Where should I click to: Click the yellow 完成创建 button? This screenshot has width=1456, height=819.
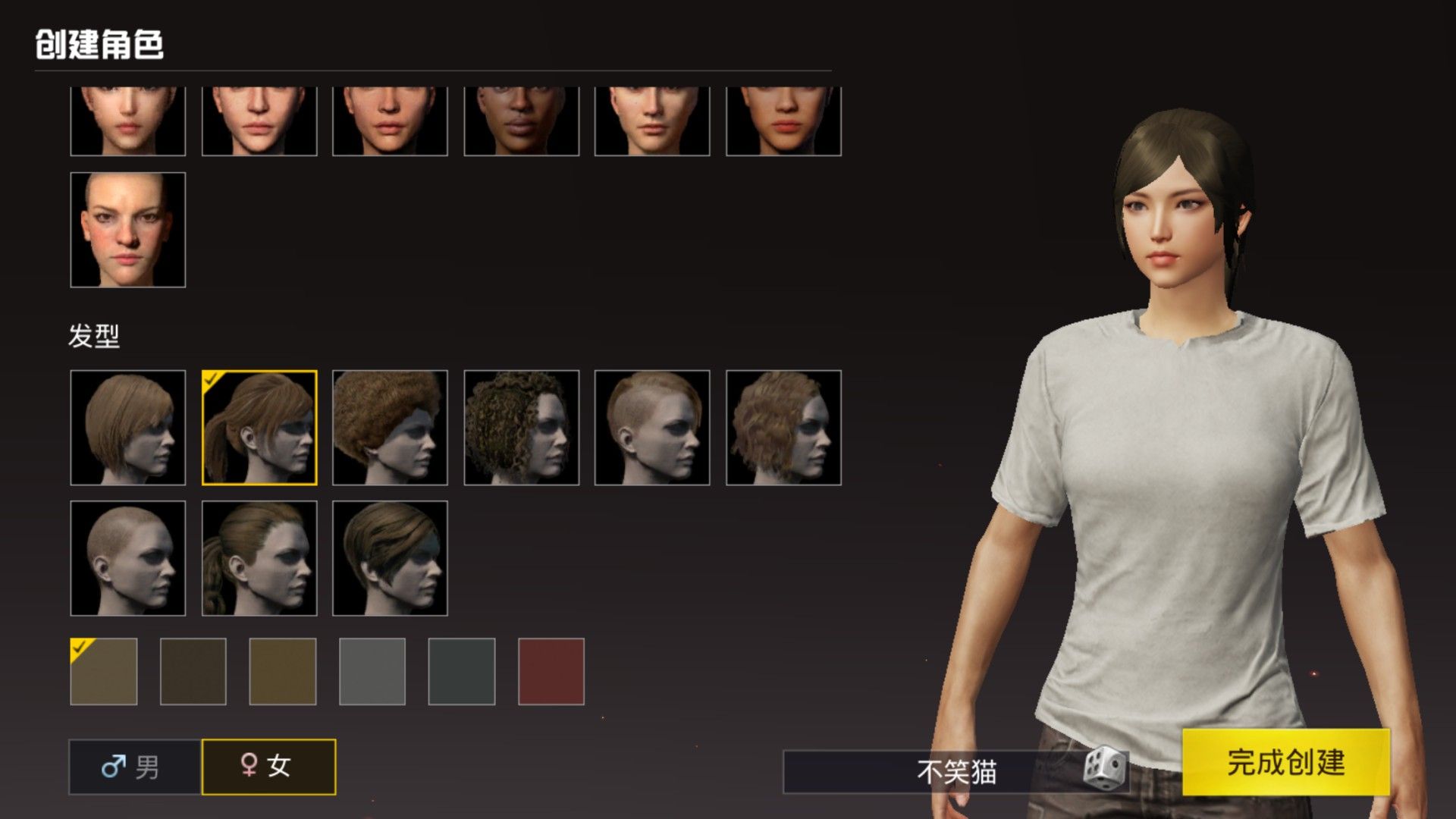[1285, 762]
